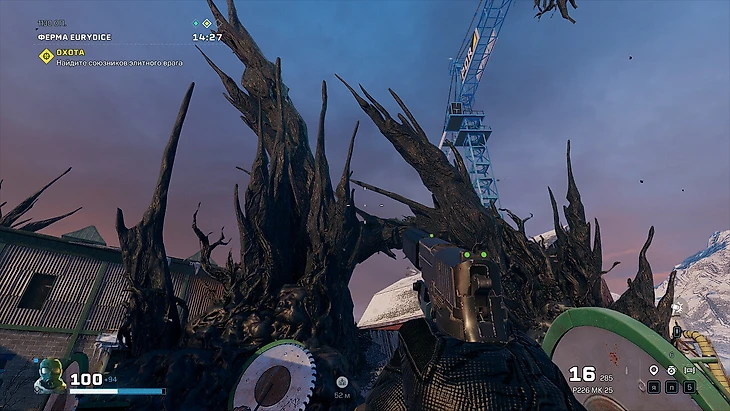Click the yellow Охота objective icon

click(45, 56)
